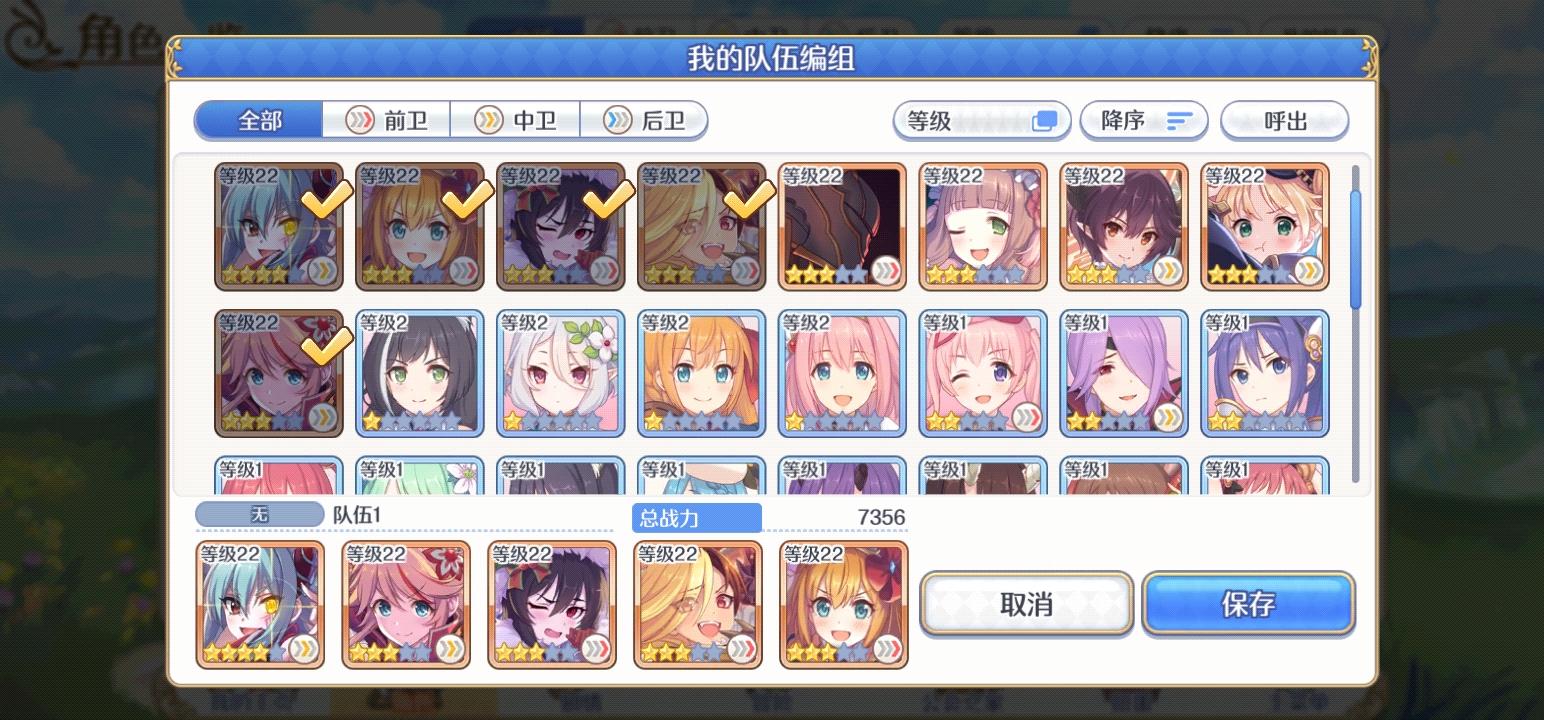Click the blue switch icon inside the 等级 field
Viewport: 1544px width, 720px height.
1046,119
